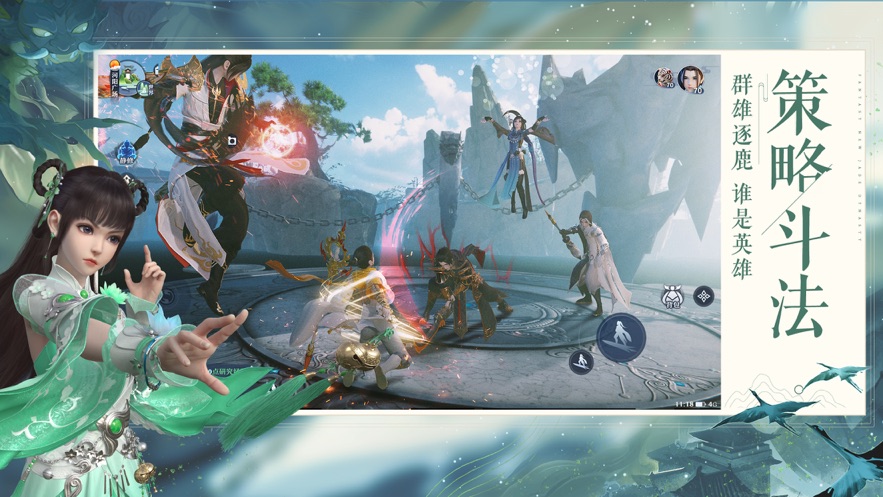Select the beast pet portrait at level 70

point(664,77)
